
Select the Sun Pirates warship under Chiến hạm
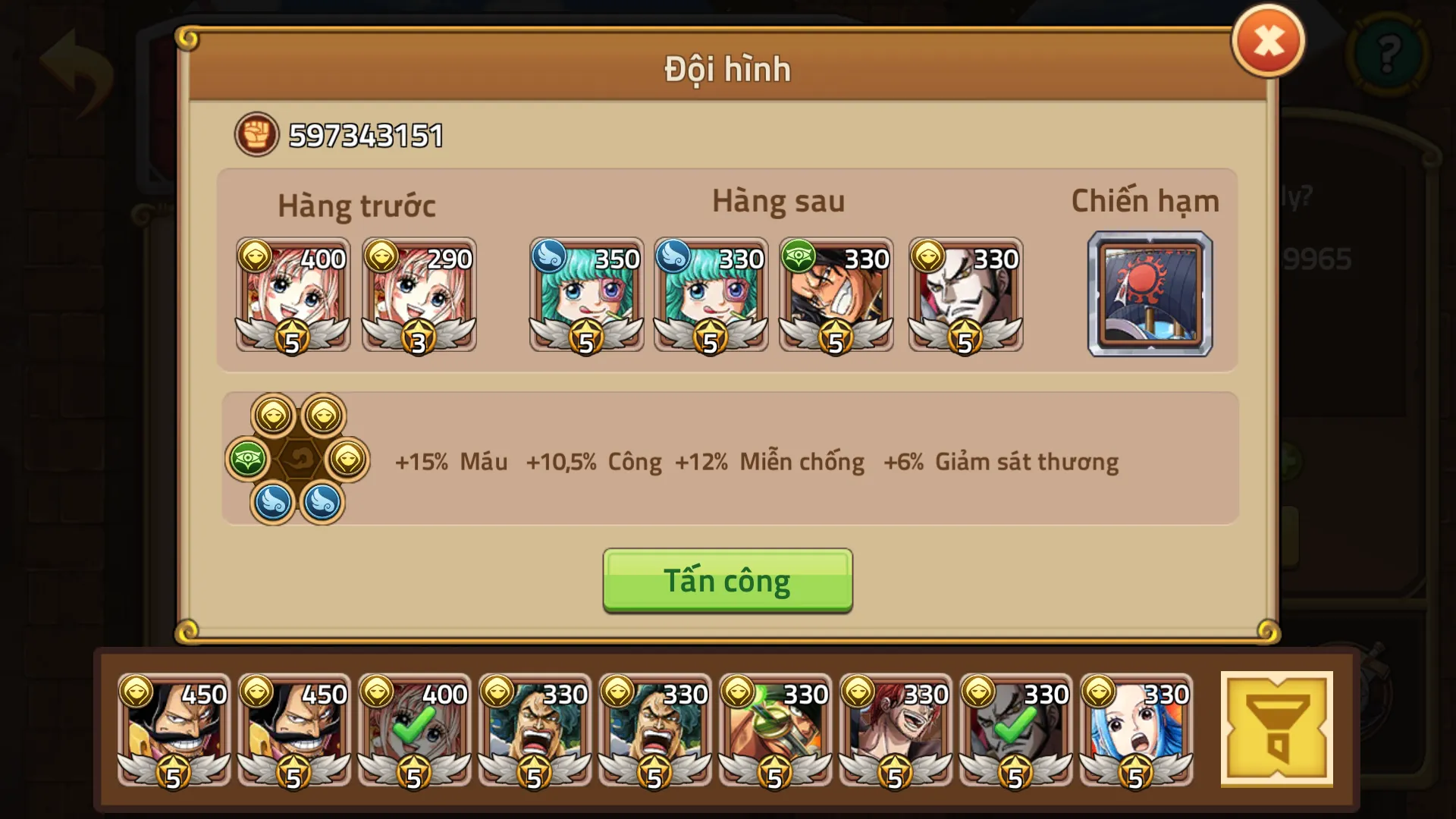pos(1150,294)
